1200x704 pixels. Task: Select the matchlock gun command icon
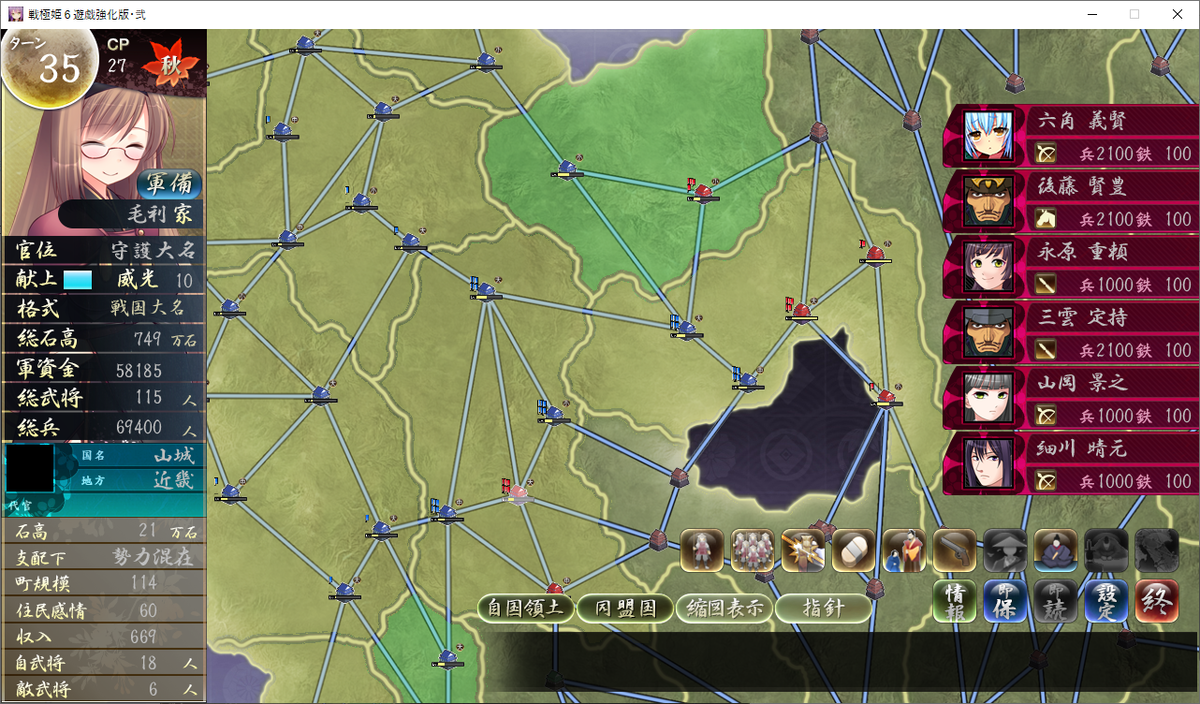click(954, 551)
